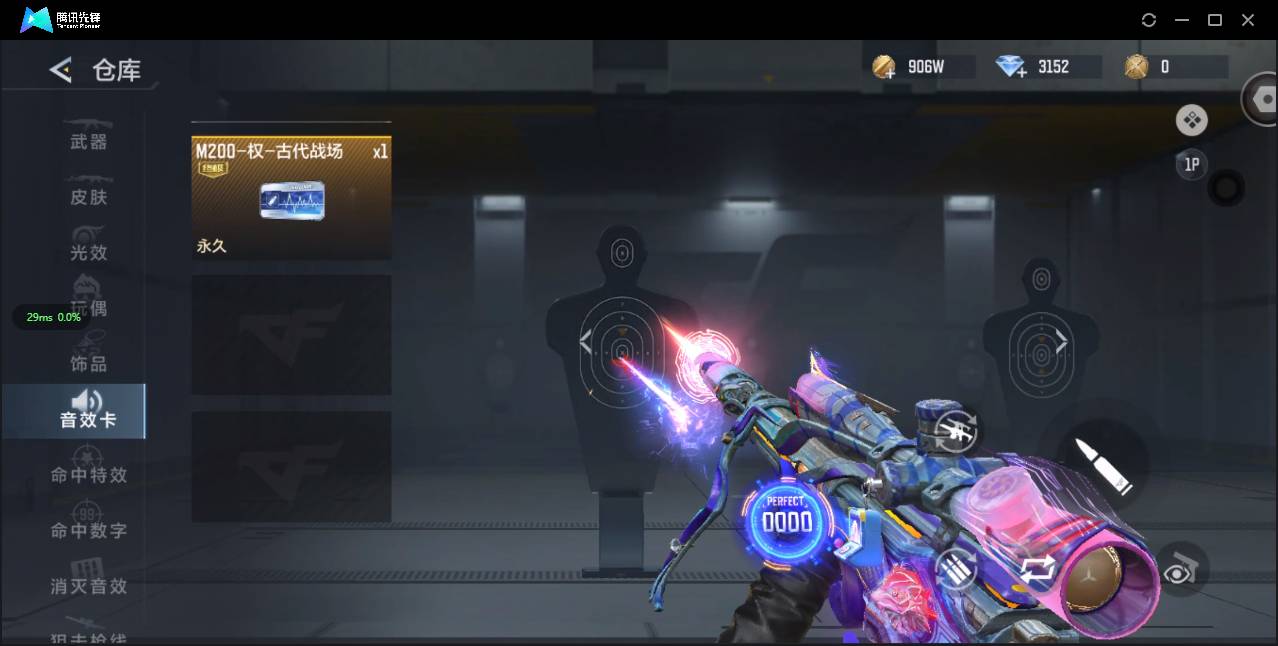
Task: Select the M200-权-古代战场 sound card item
Action: [291, 197]
